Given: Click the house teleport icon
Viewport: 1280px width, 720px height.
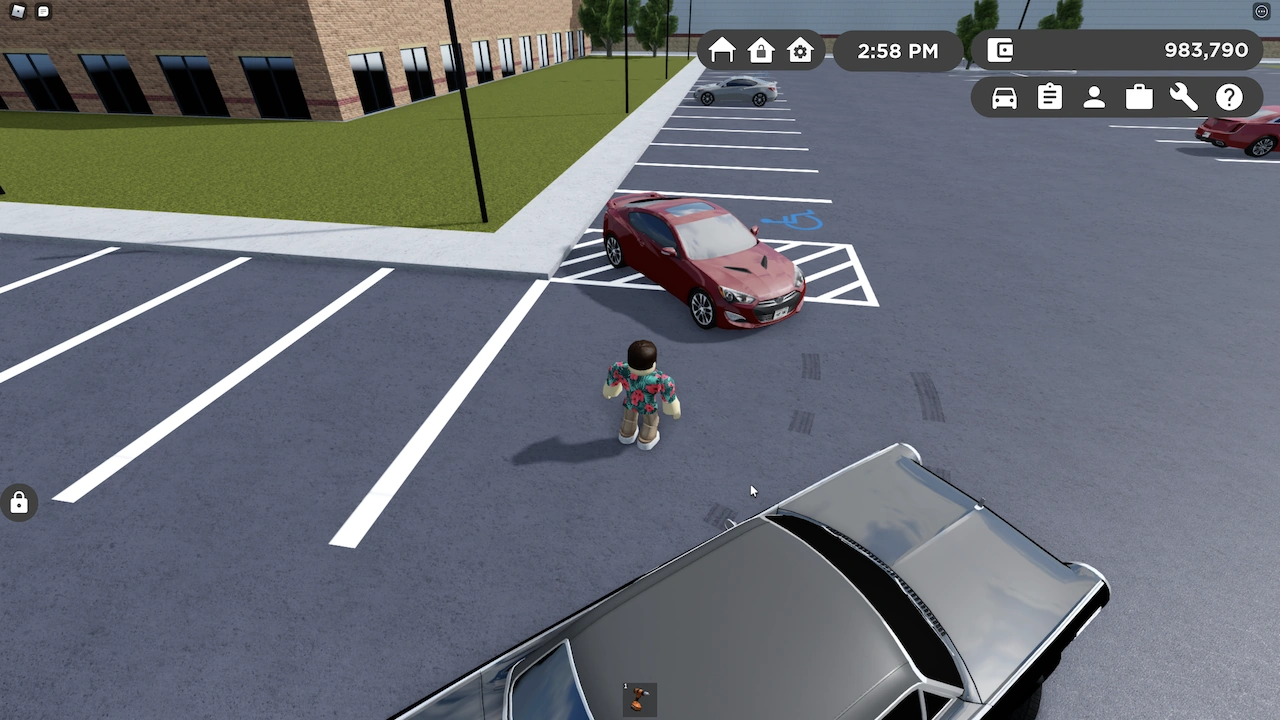Looking at the screenshot, I should click(722, 51).
